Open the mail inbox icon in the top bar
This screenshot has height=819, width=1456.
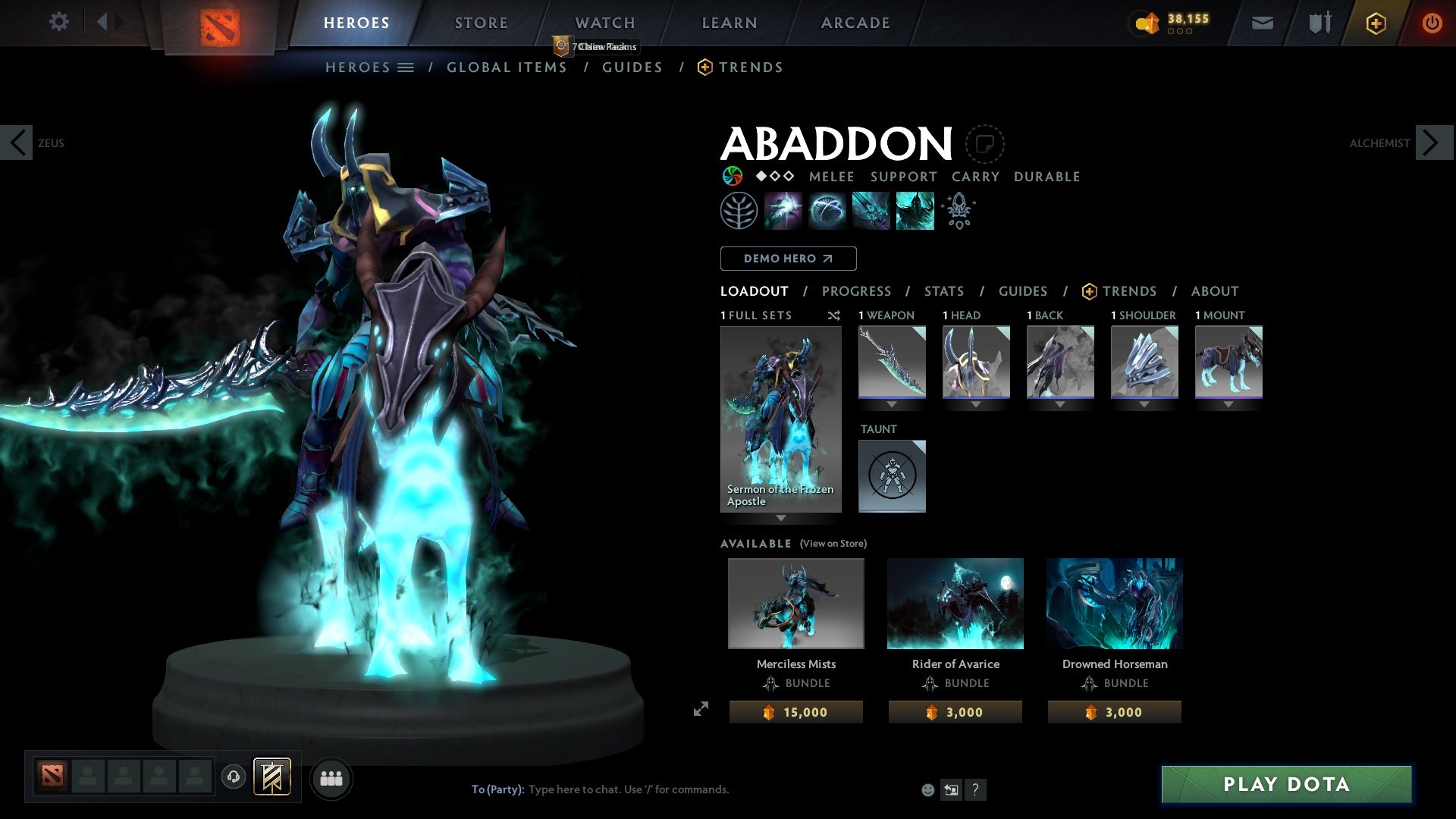[1261, 23]
